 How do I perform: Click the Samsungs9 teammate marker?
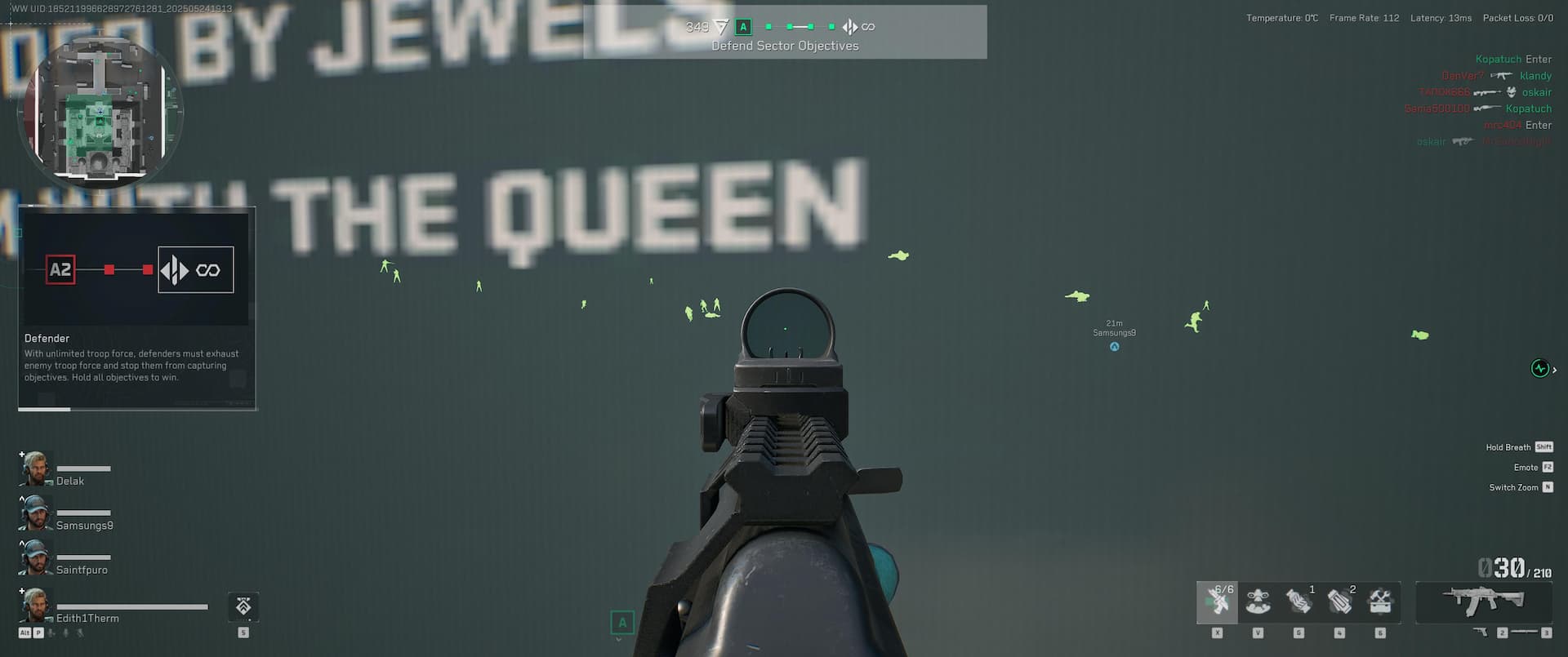coord(1114,347)
